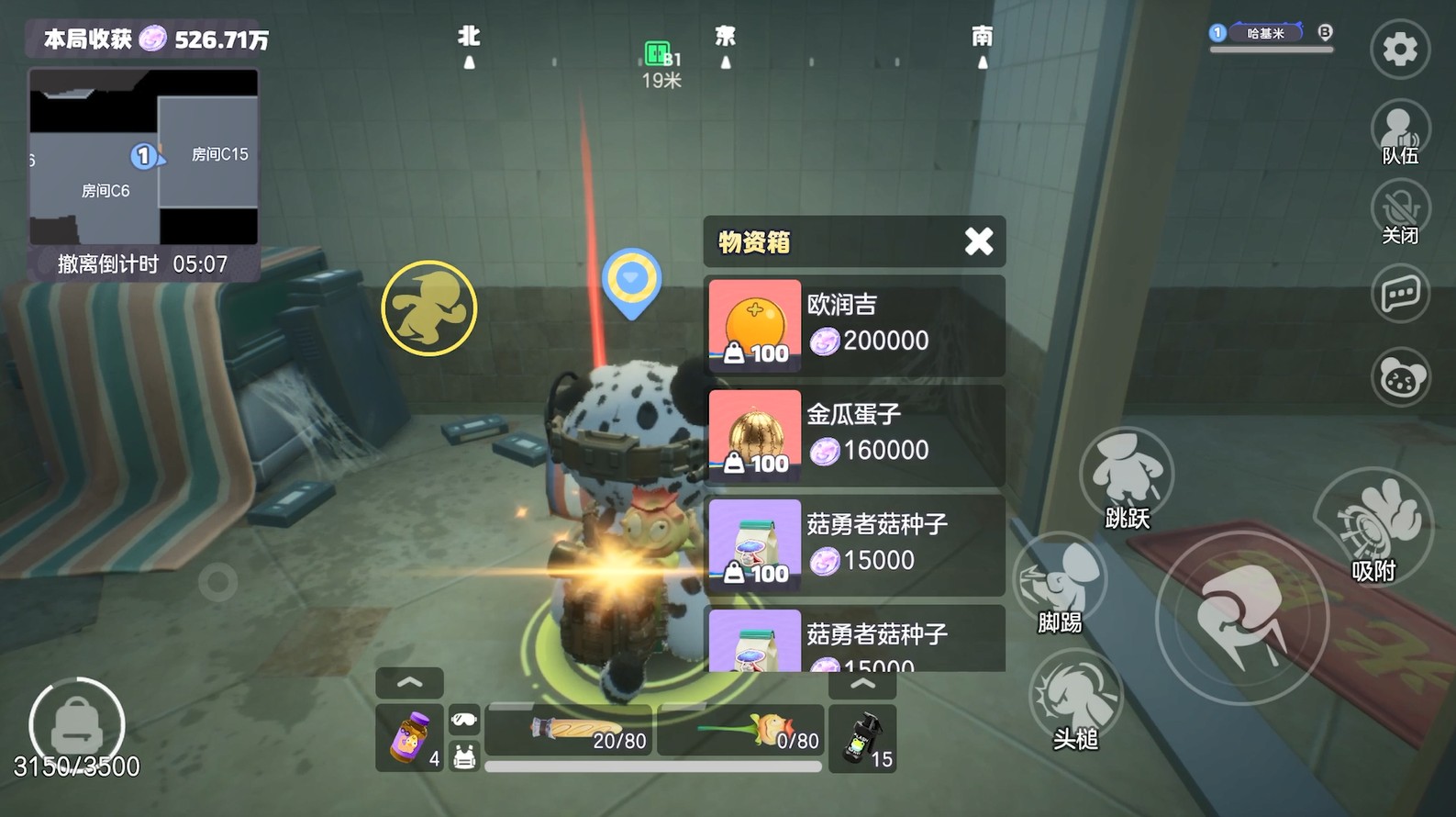Pick up 金瓜蛋子 worth 160000
Screen dimensions: 1456x817
[853, 434]
